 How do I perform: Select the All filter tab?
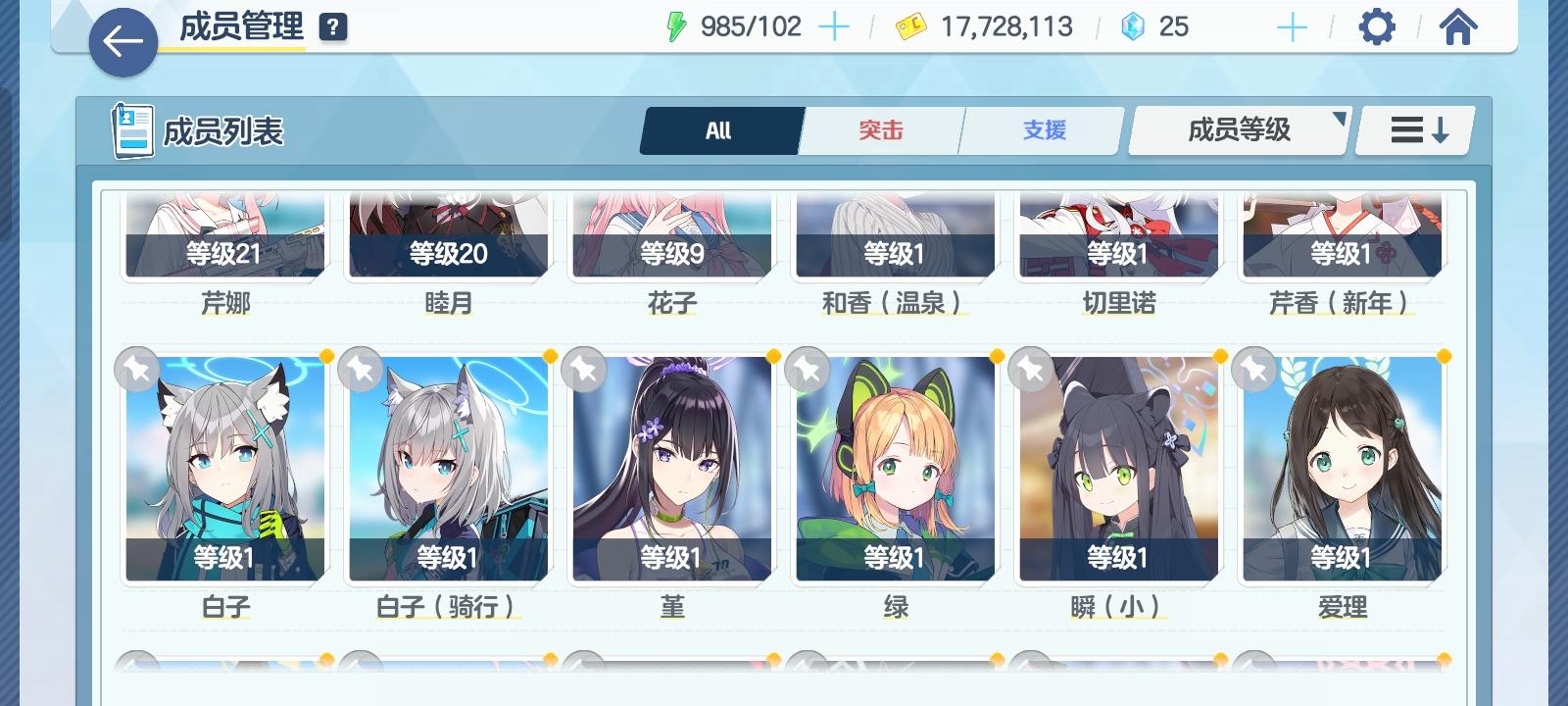720,129
